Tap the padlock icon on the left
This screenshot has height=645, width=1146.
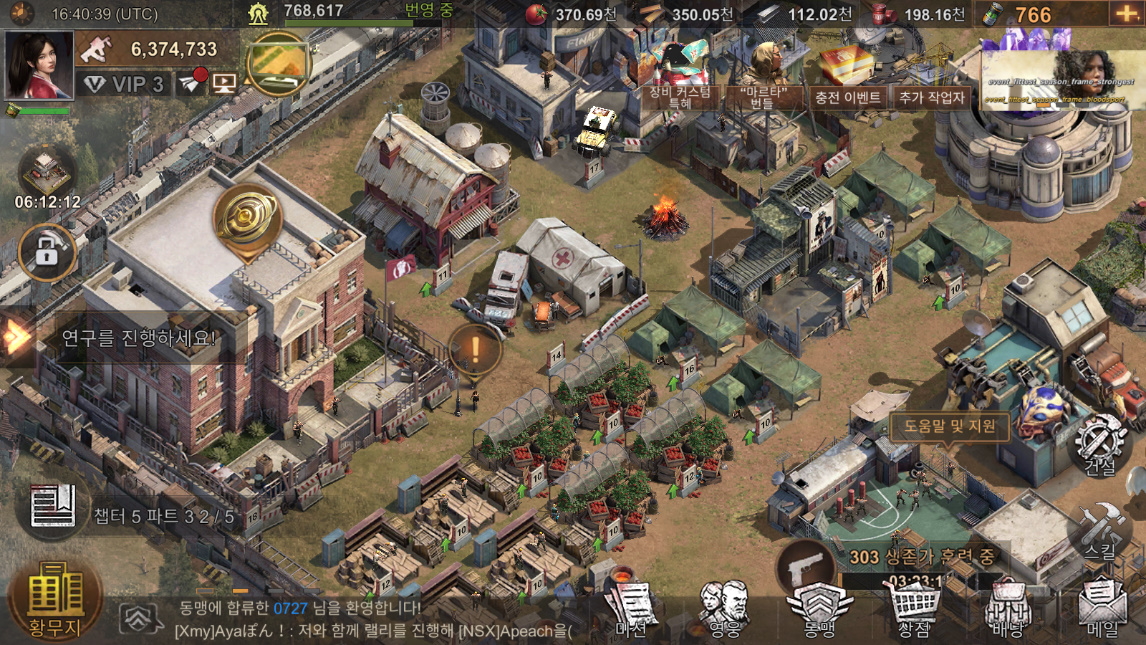[x=47, y=252]
